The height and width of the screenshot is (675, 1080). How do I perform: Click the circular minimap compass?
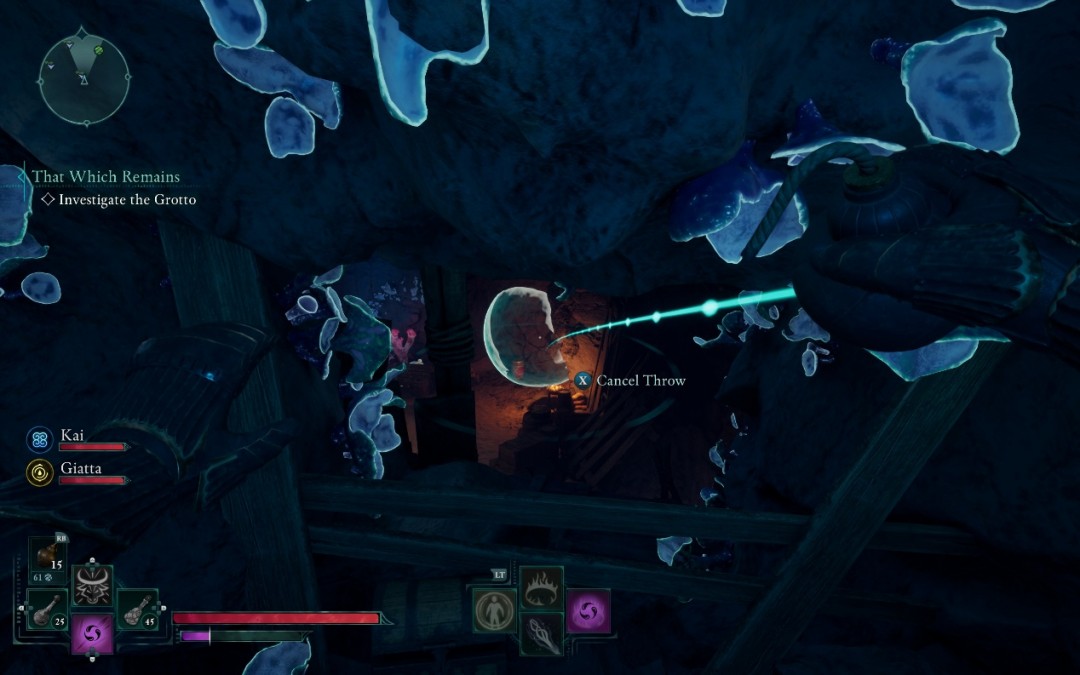(x=84, y=75)
